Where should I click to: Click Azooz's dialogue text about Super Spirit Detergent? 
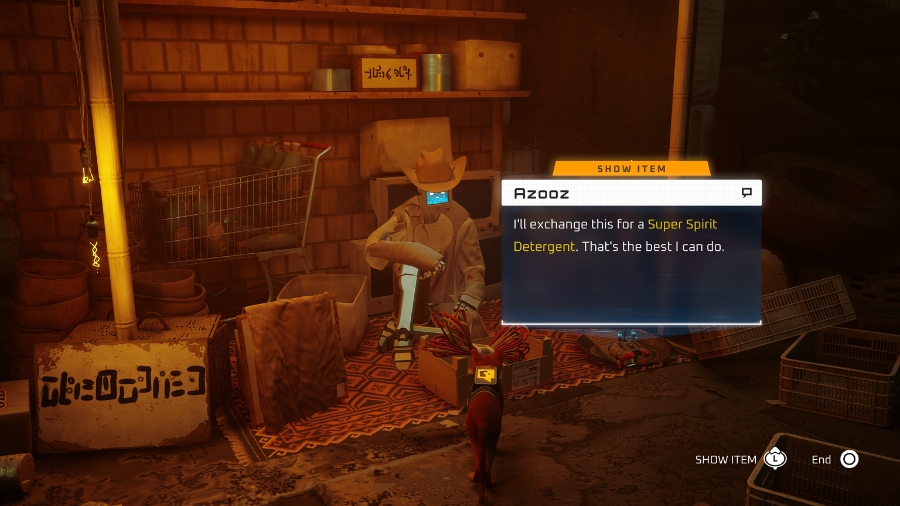[618, 234]
